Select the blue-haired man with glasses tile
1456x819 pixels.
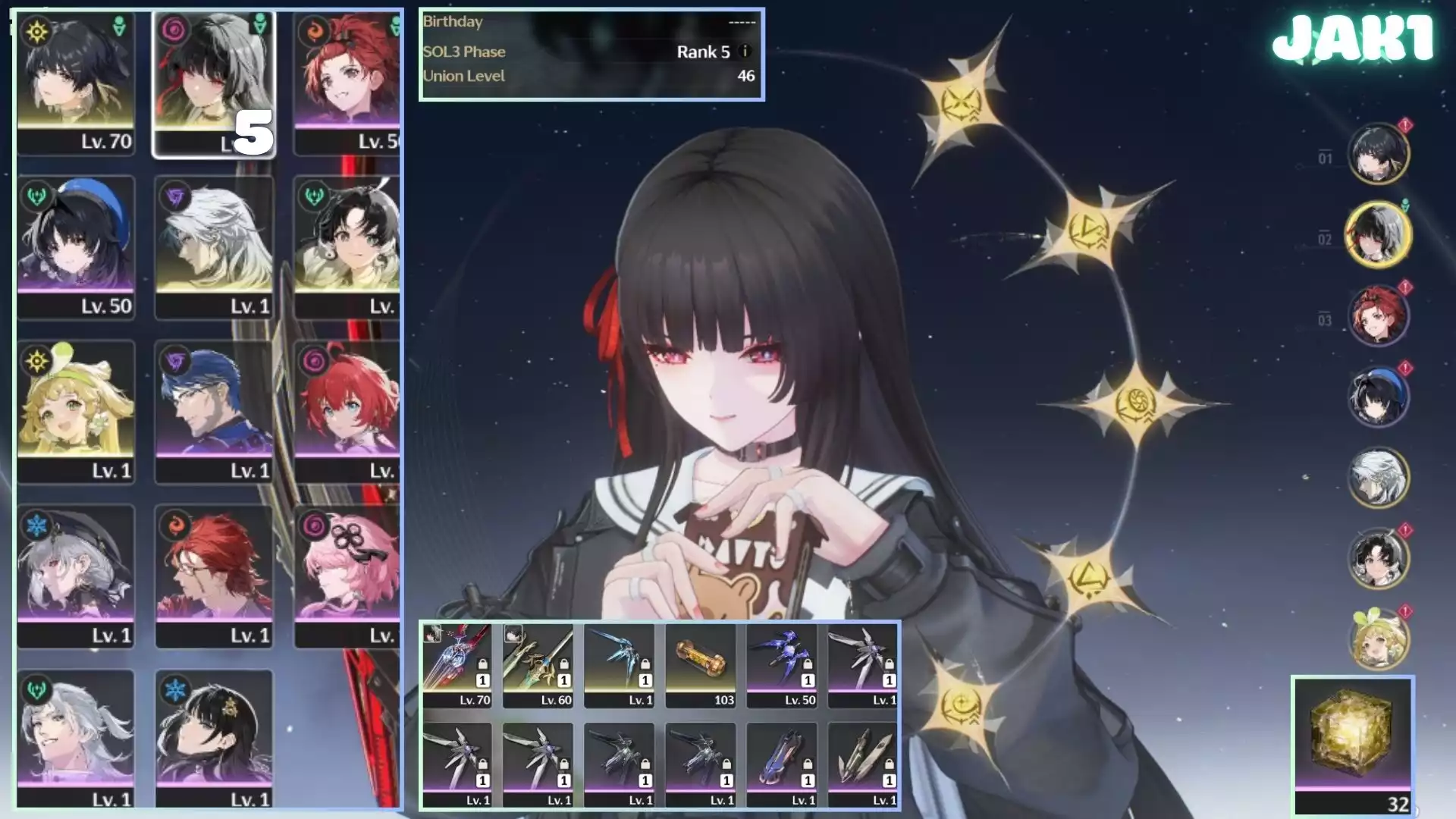(214, 411)
